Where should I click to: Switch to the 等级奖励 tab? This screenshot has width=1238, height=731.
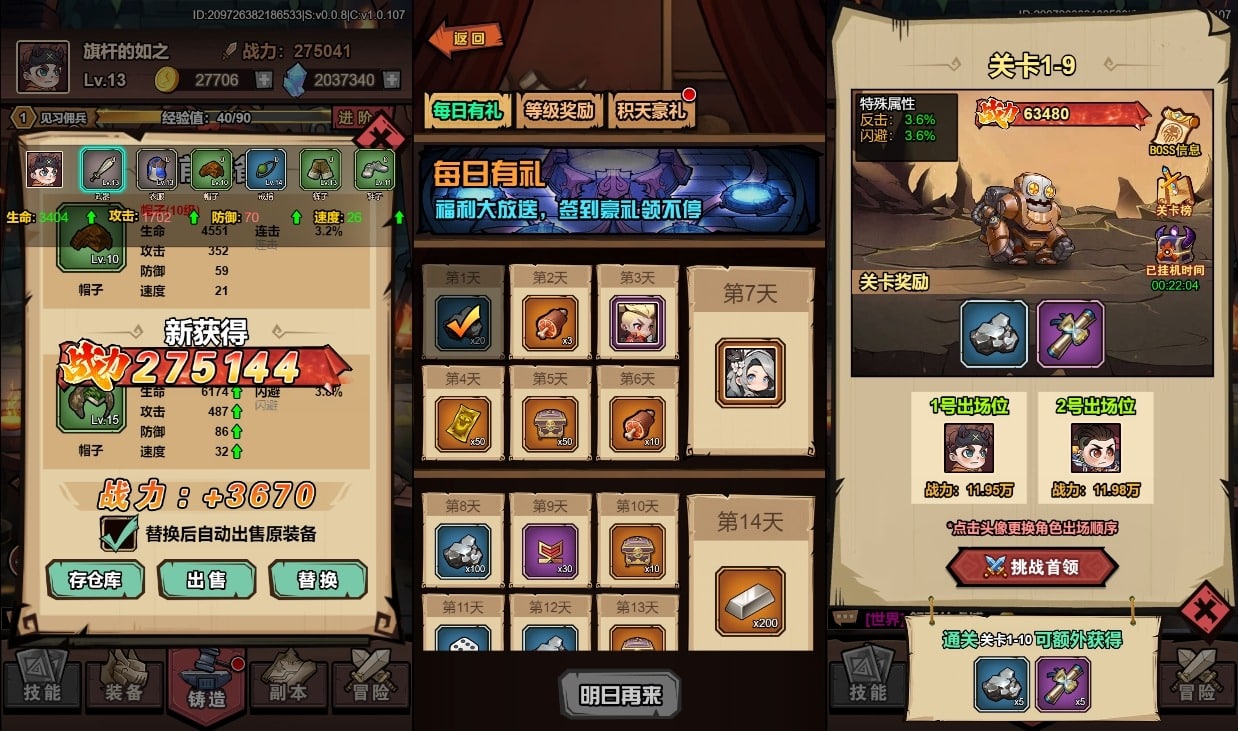click(560, 110)
